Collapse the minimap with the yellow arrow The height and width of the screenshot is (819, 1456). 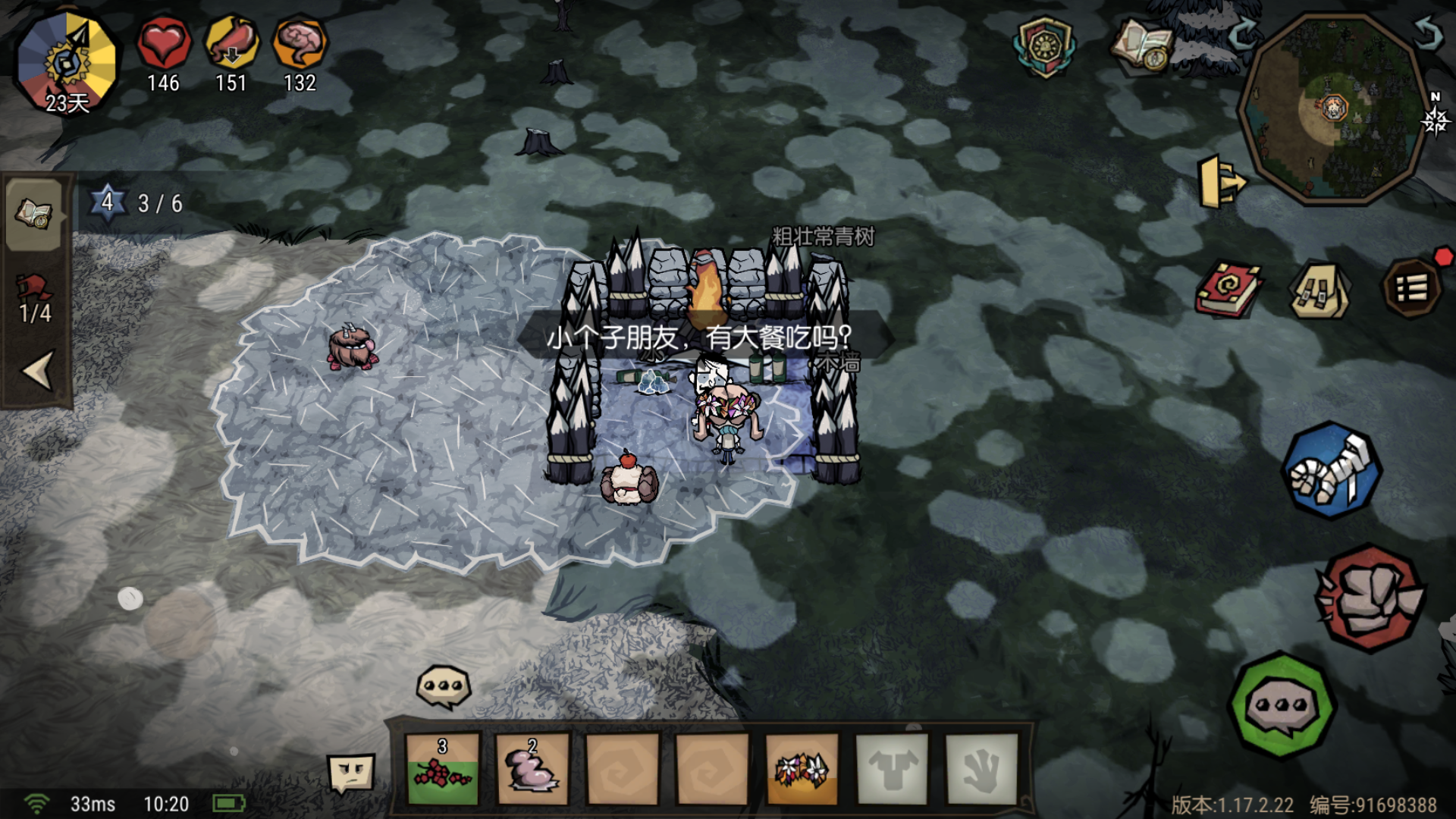coord(1219,182)
